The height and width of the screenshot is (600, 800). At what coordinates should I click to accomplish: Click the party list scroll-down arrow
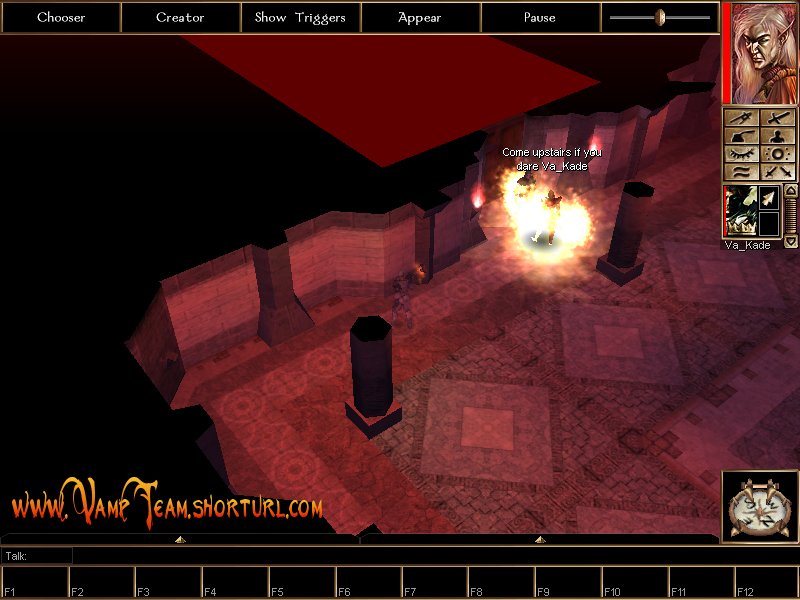[x=791, y=241]
